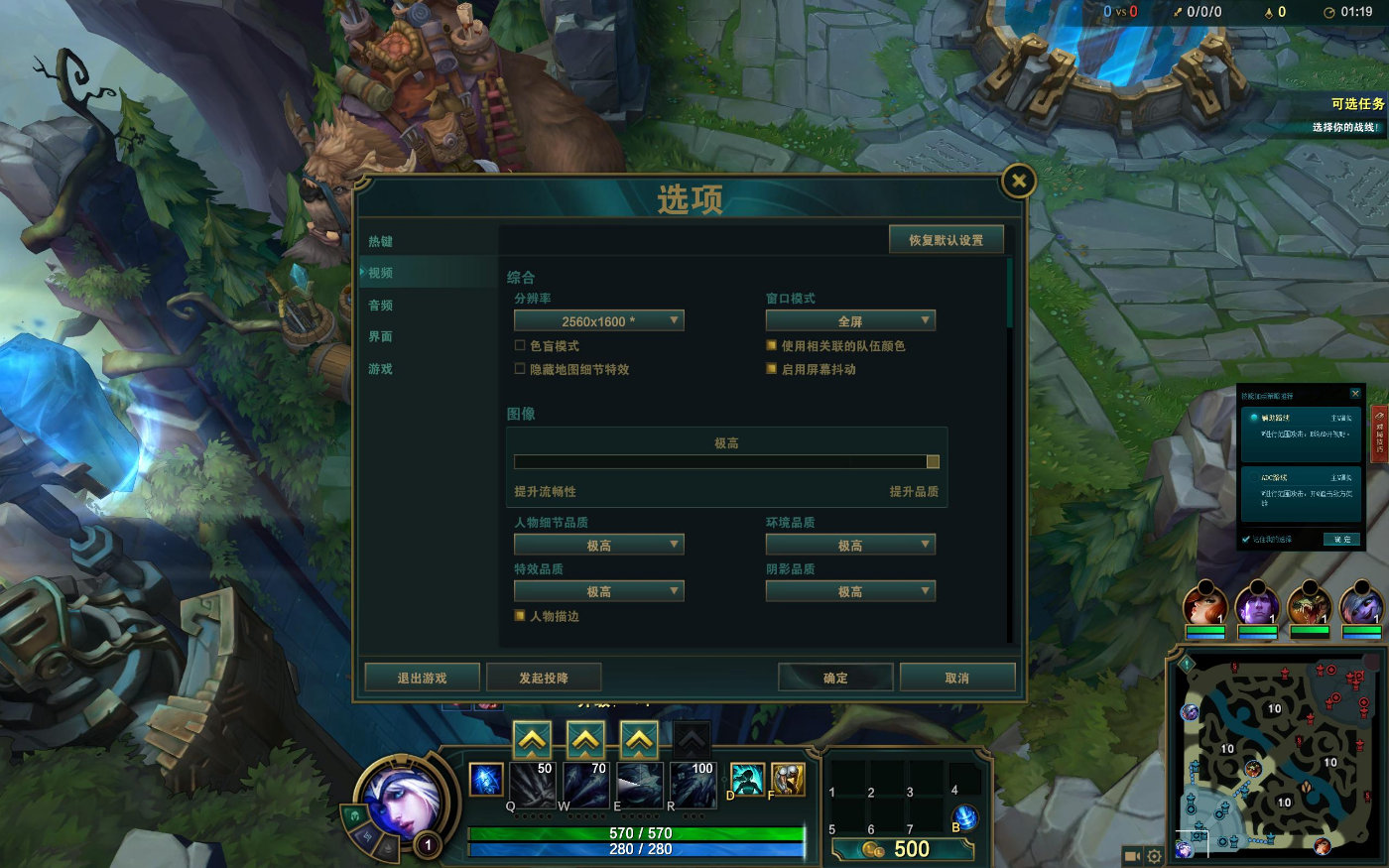Image resolution: width=1389 pixels, height=868 pixels.
Task: Toggle 隐藏地图细节特效 checkbox
Action: coord(520,369)
